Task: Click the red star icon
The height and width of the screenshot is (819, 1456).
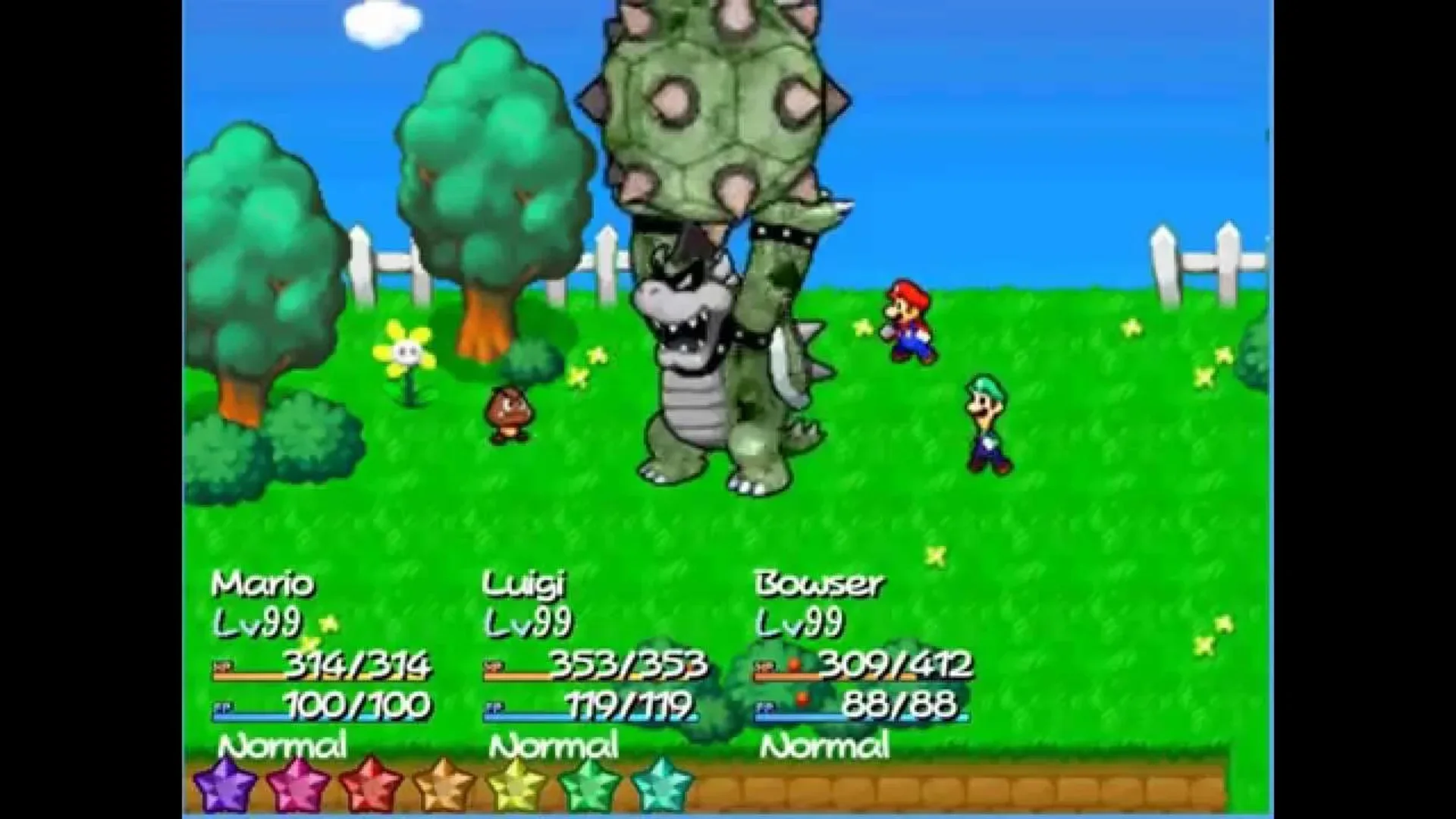Action: [x=368, y=781]
